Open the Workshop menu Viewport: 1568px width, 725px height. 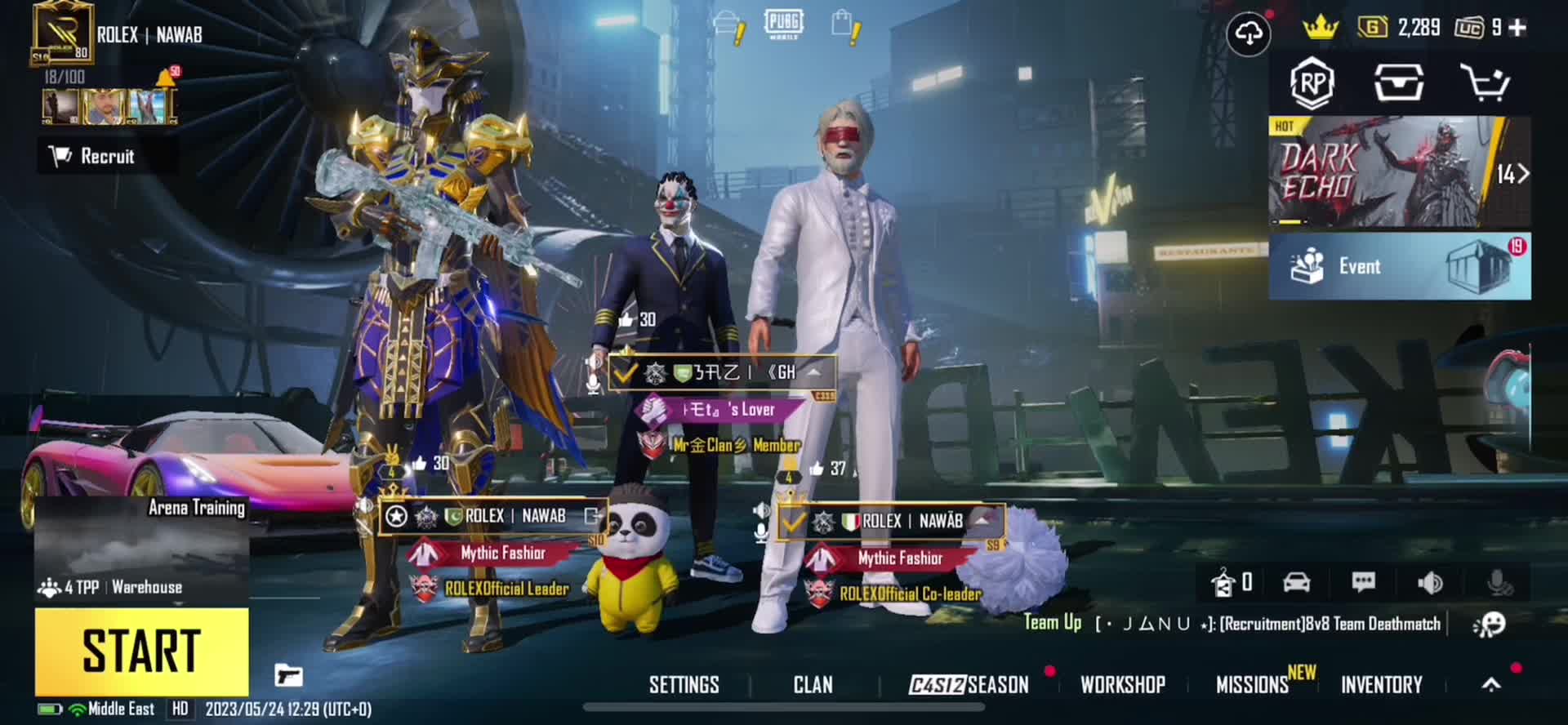[x=1122, y=684]
